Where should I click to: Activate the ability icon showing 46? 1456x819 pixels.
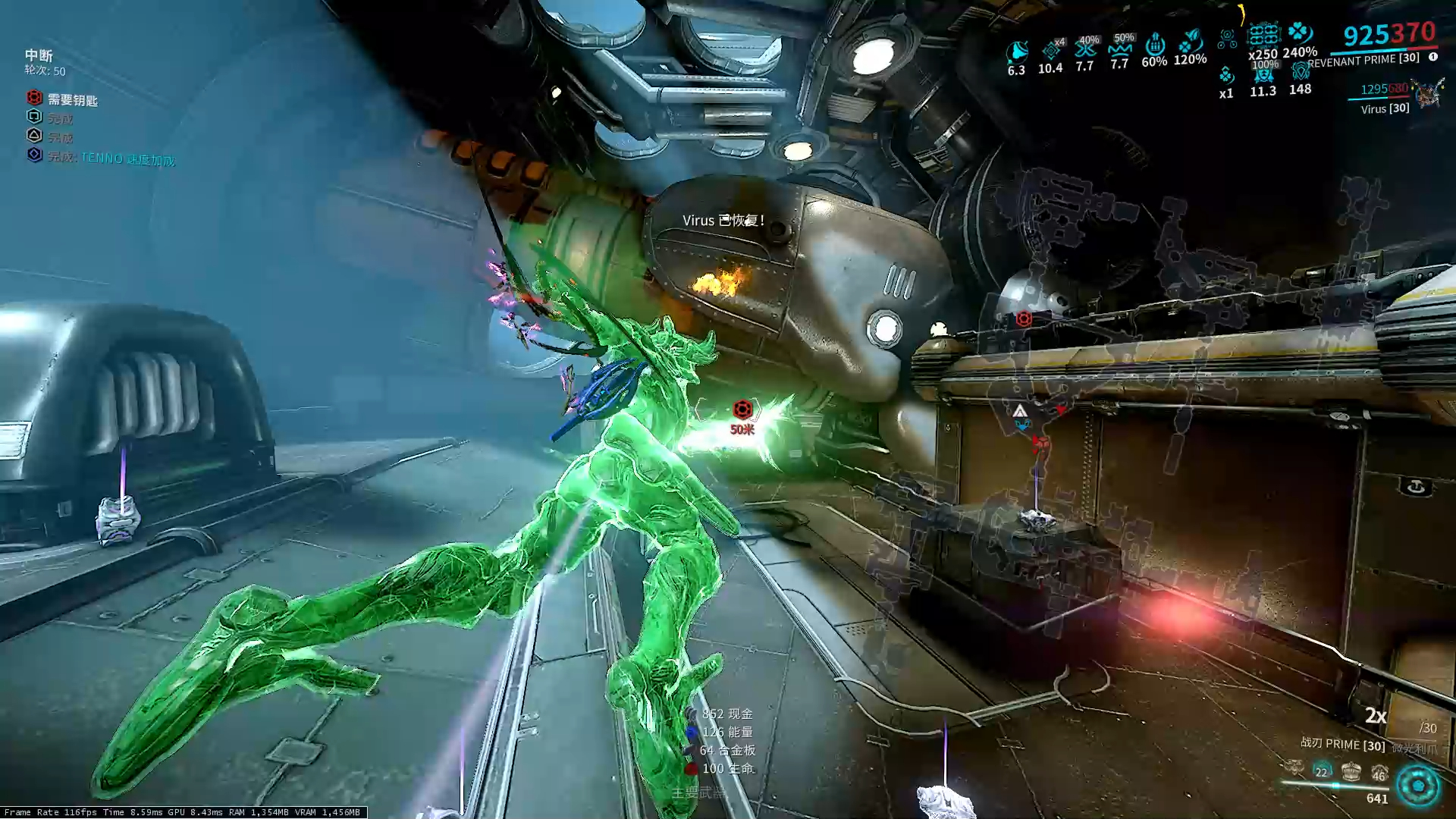[x=1379, y=773]
